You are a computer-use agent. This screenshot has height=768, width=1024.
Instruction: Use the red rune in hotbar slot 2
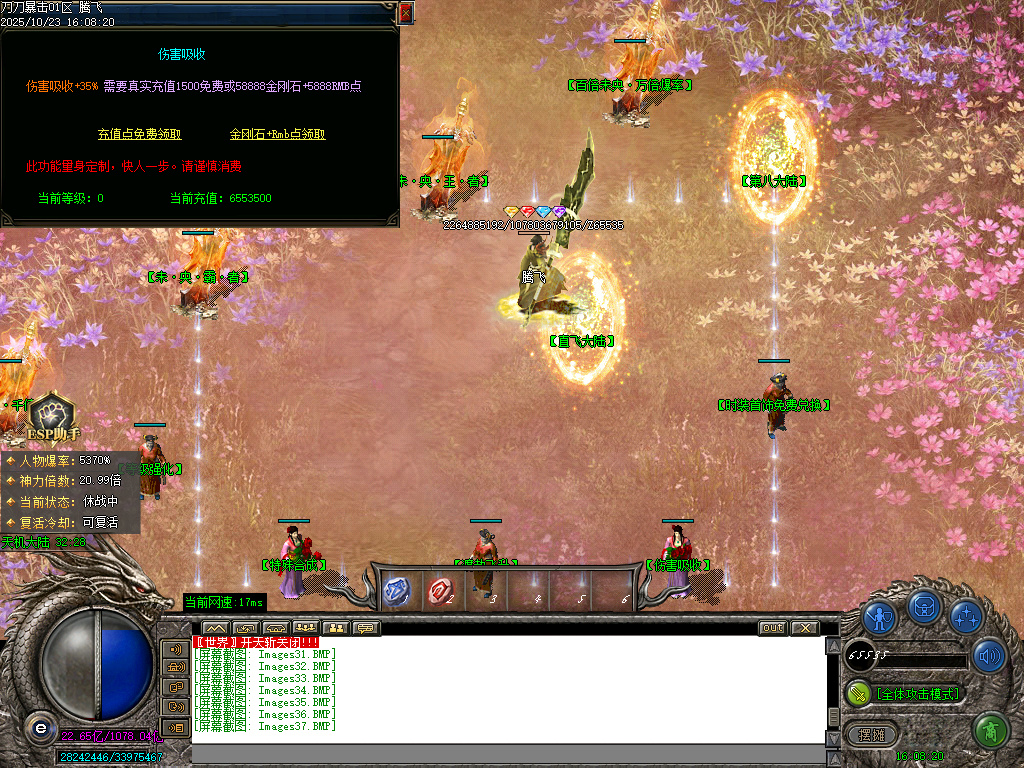coord(440,591)
